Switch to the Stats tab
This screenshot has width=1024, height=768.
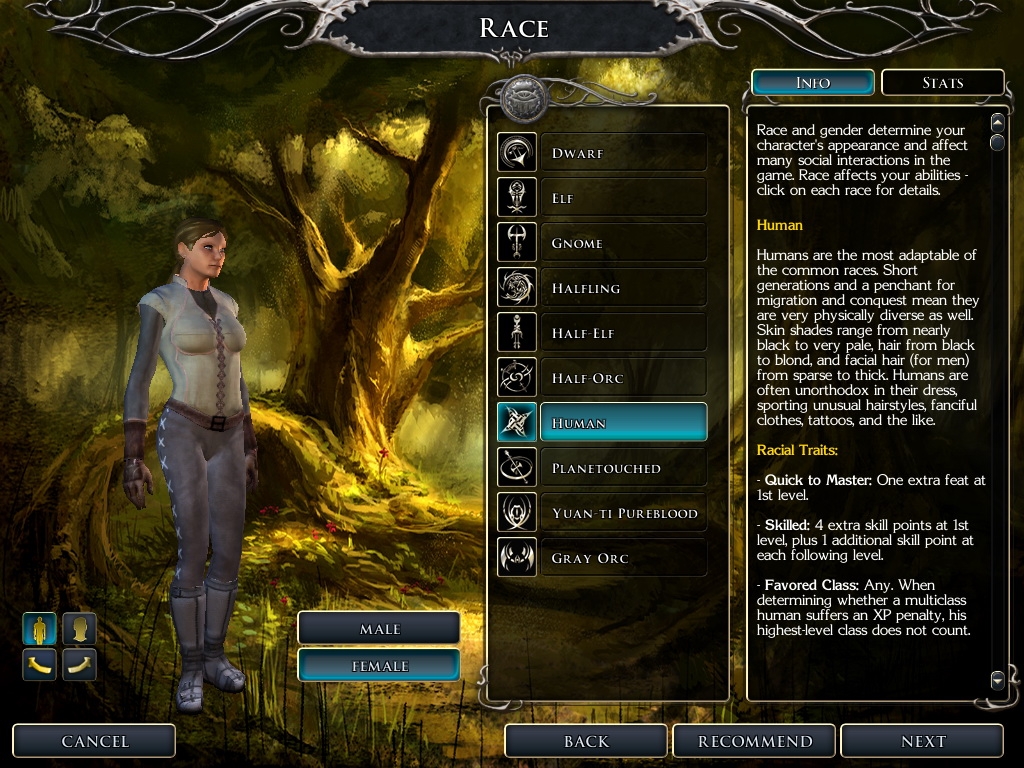tap(942, 83)
